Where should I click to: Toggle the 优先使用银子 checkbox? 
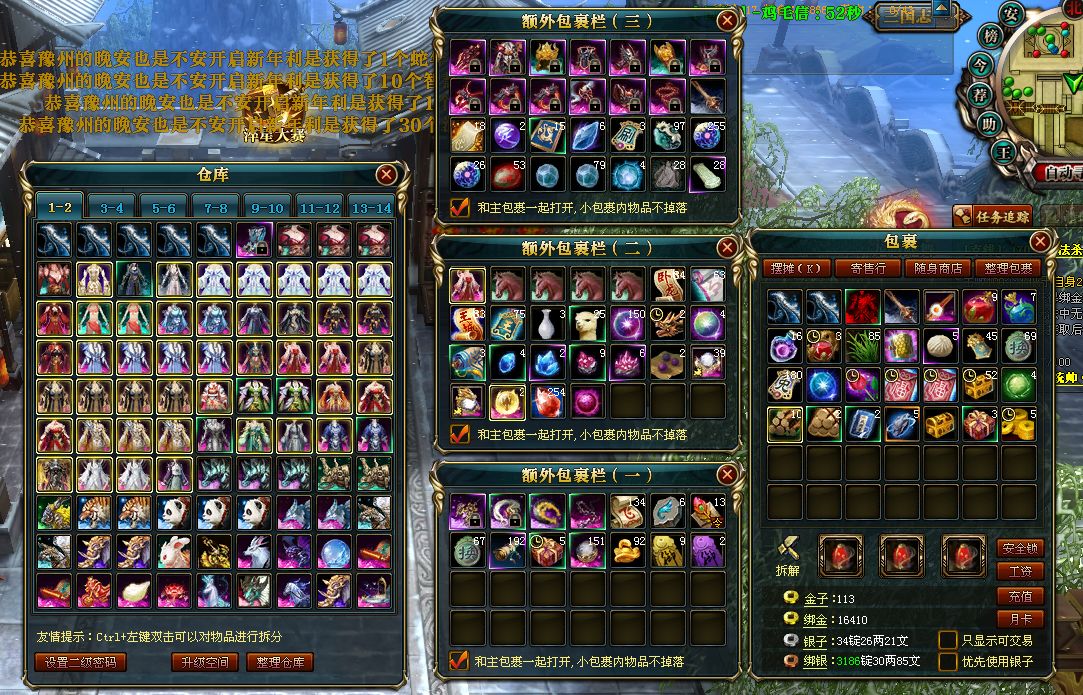[x=947, y=661]
